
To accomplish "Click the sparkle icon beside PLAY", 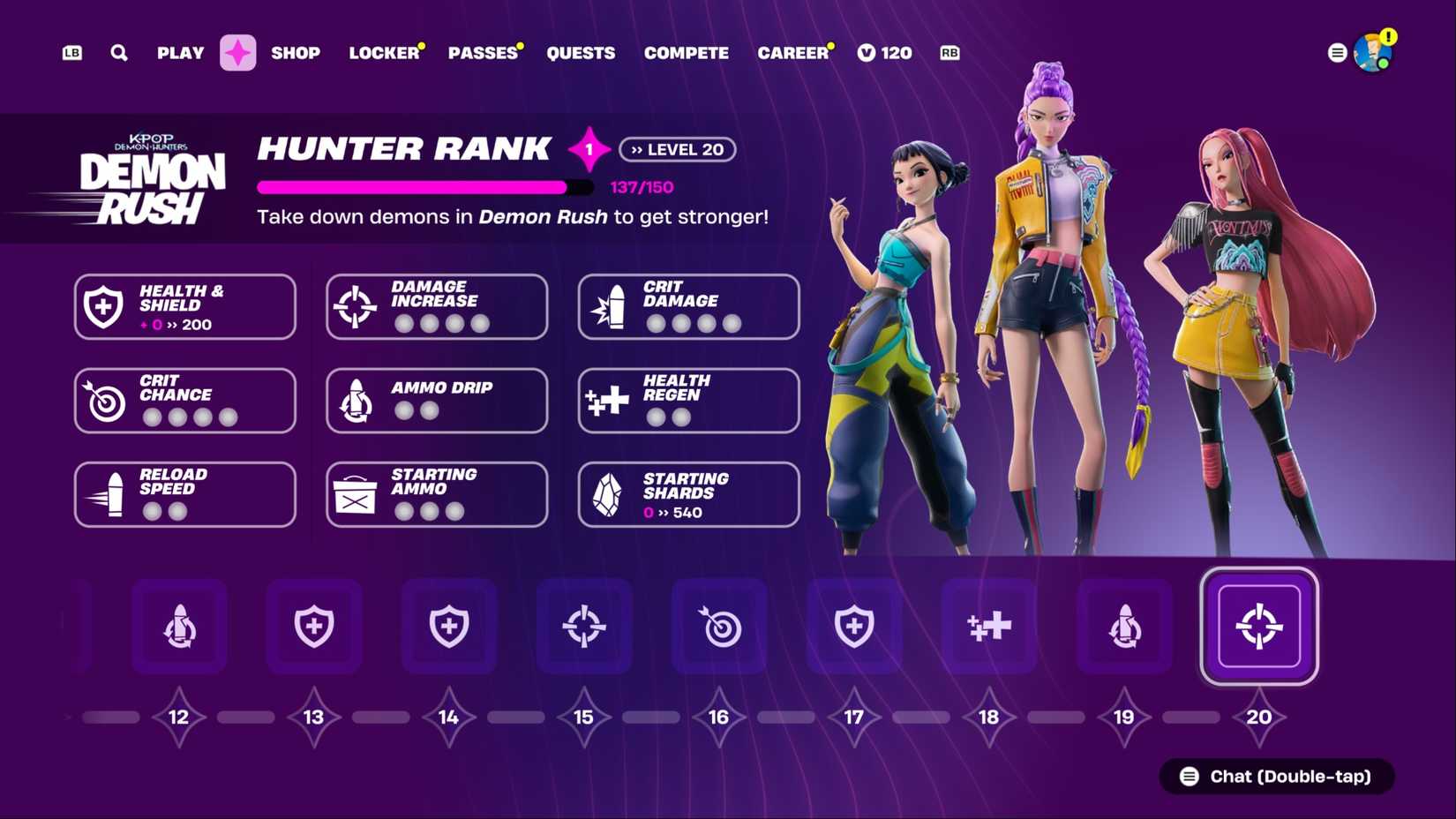I will (x=237, y=53).
